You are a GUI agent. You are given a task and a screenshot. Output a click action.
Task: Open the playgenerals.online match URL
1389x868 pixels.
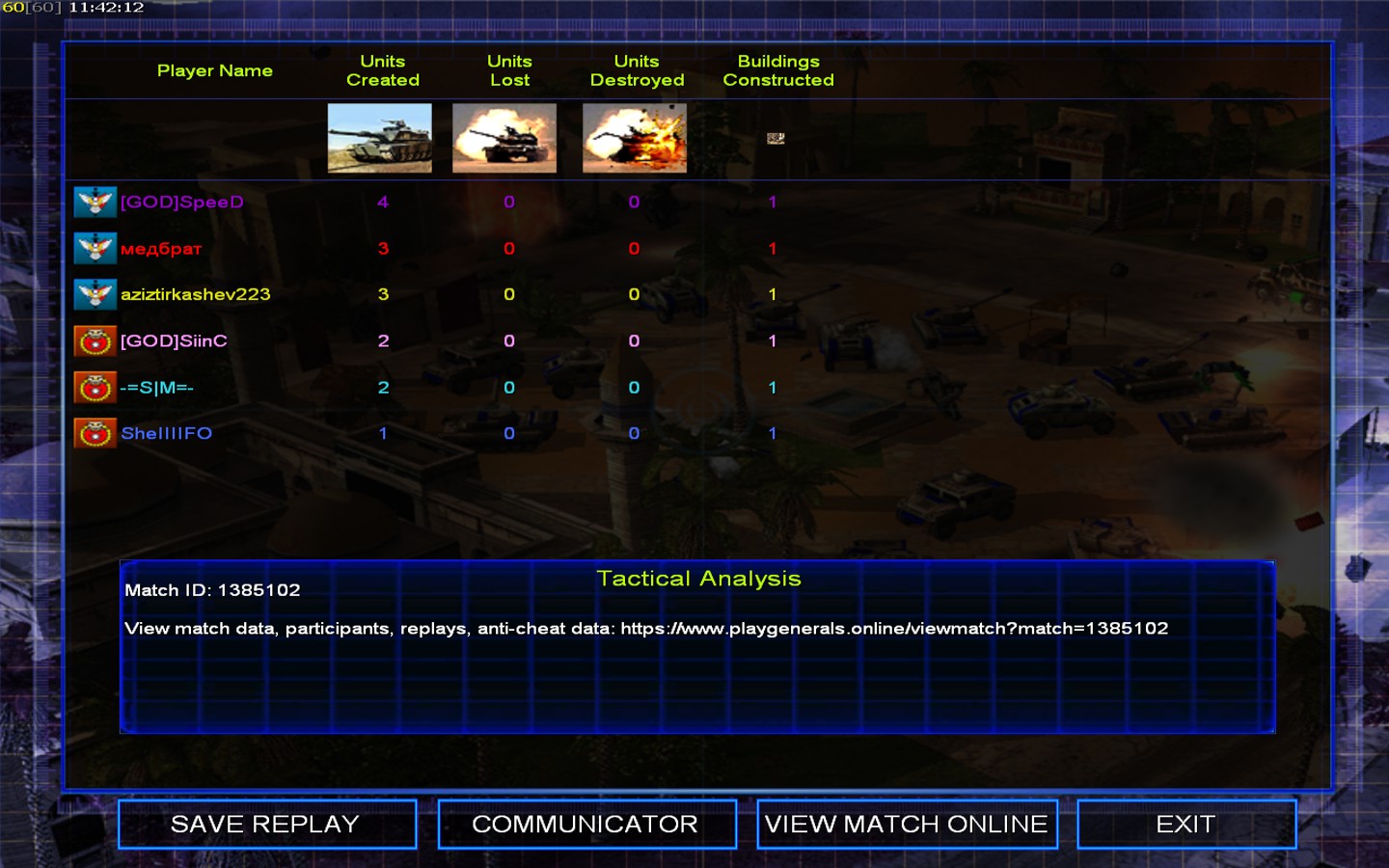tap(894, 629)
